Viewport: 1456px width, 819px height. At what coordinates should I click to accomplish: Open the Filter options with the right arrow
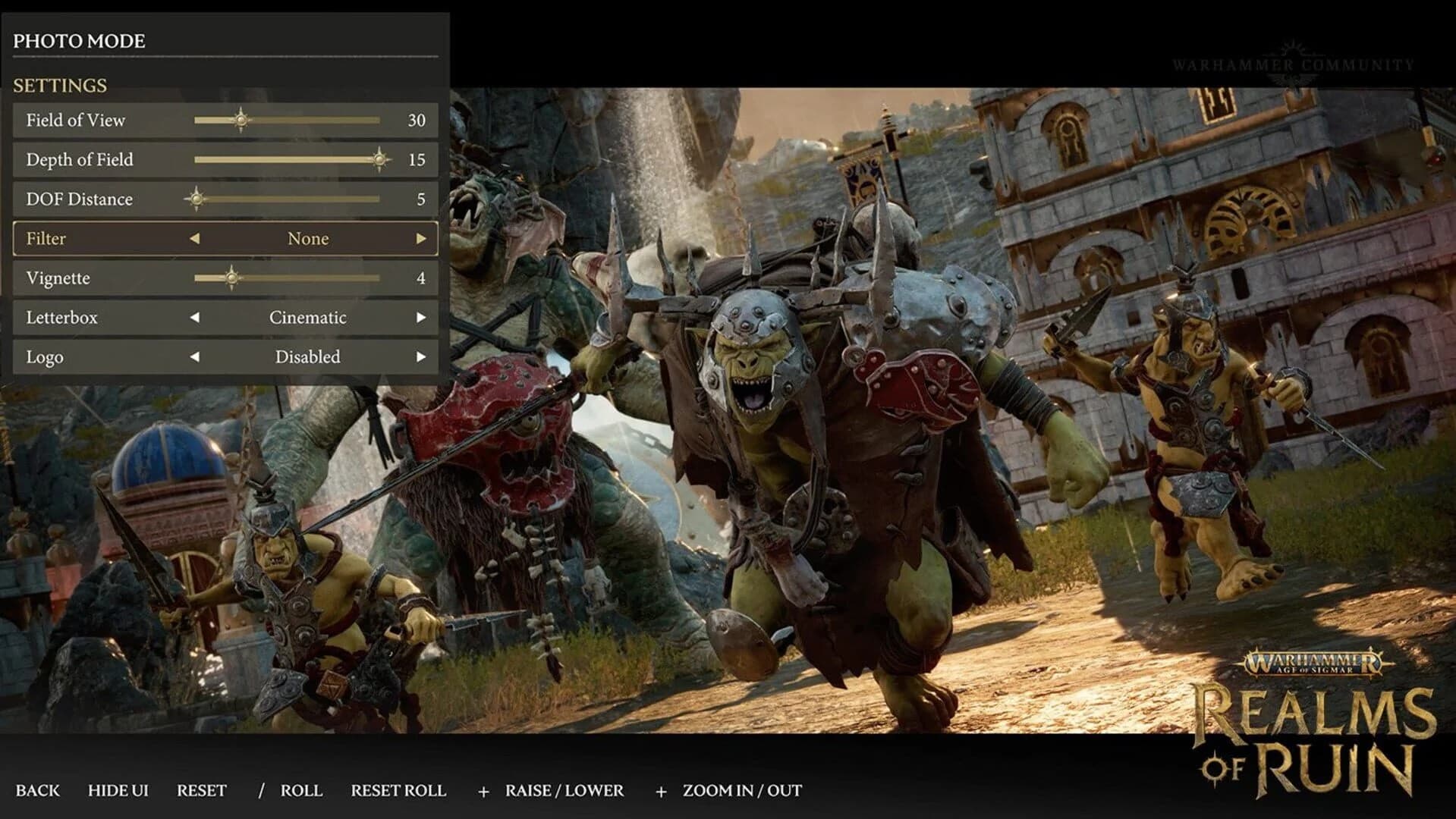click(423, 239)
